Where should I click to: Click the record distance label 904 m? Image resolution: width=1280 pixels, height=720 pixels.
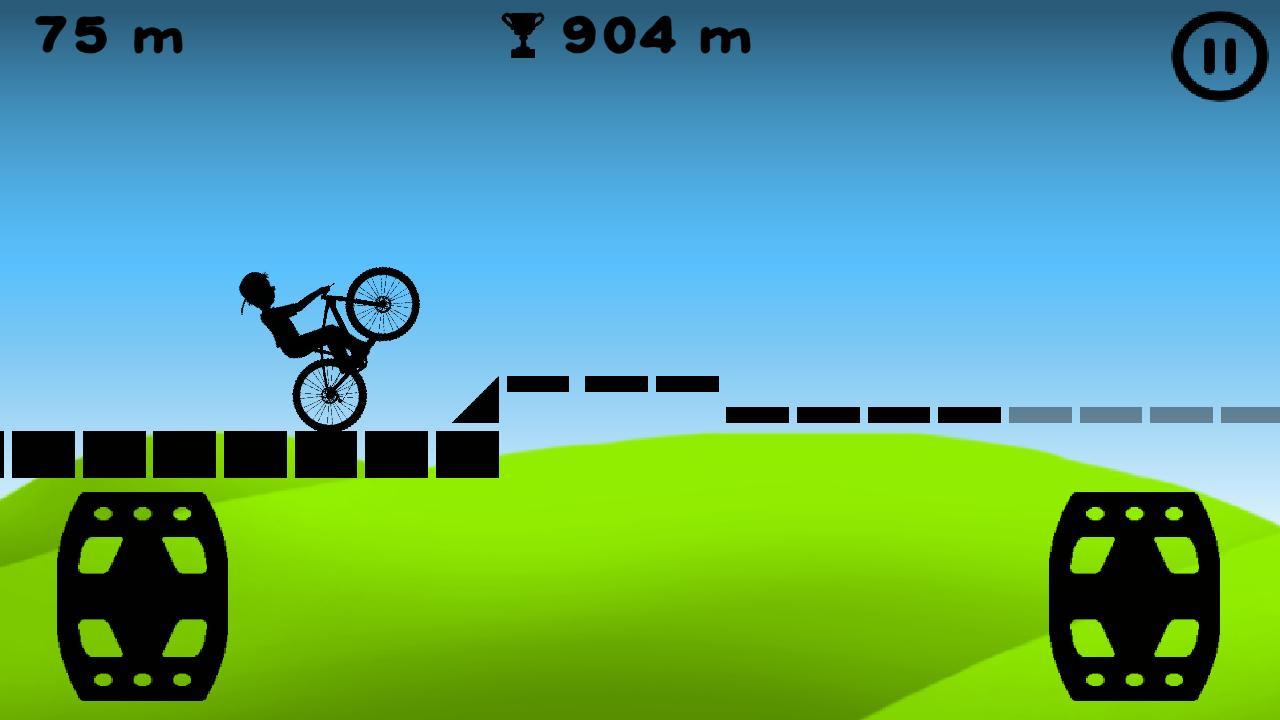655,37
